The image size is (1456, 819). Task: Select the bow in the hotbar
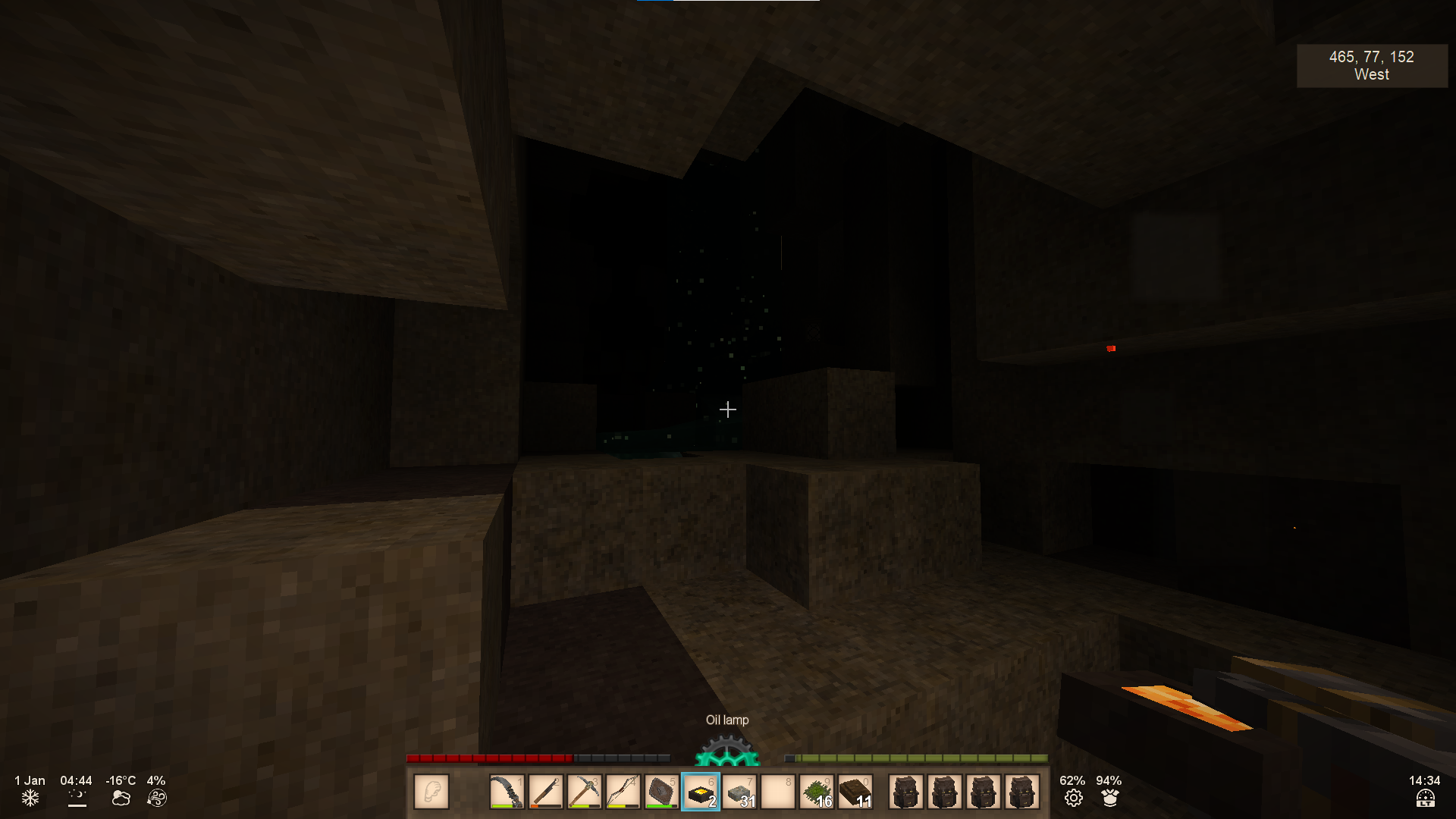[x=623, y=792]
